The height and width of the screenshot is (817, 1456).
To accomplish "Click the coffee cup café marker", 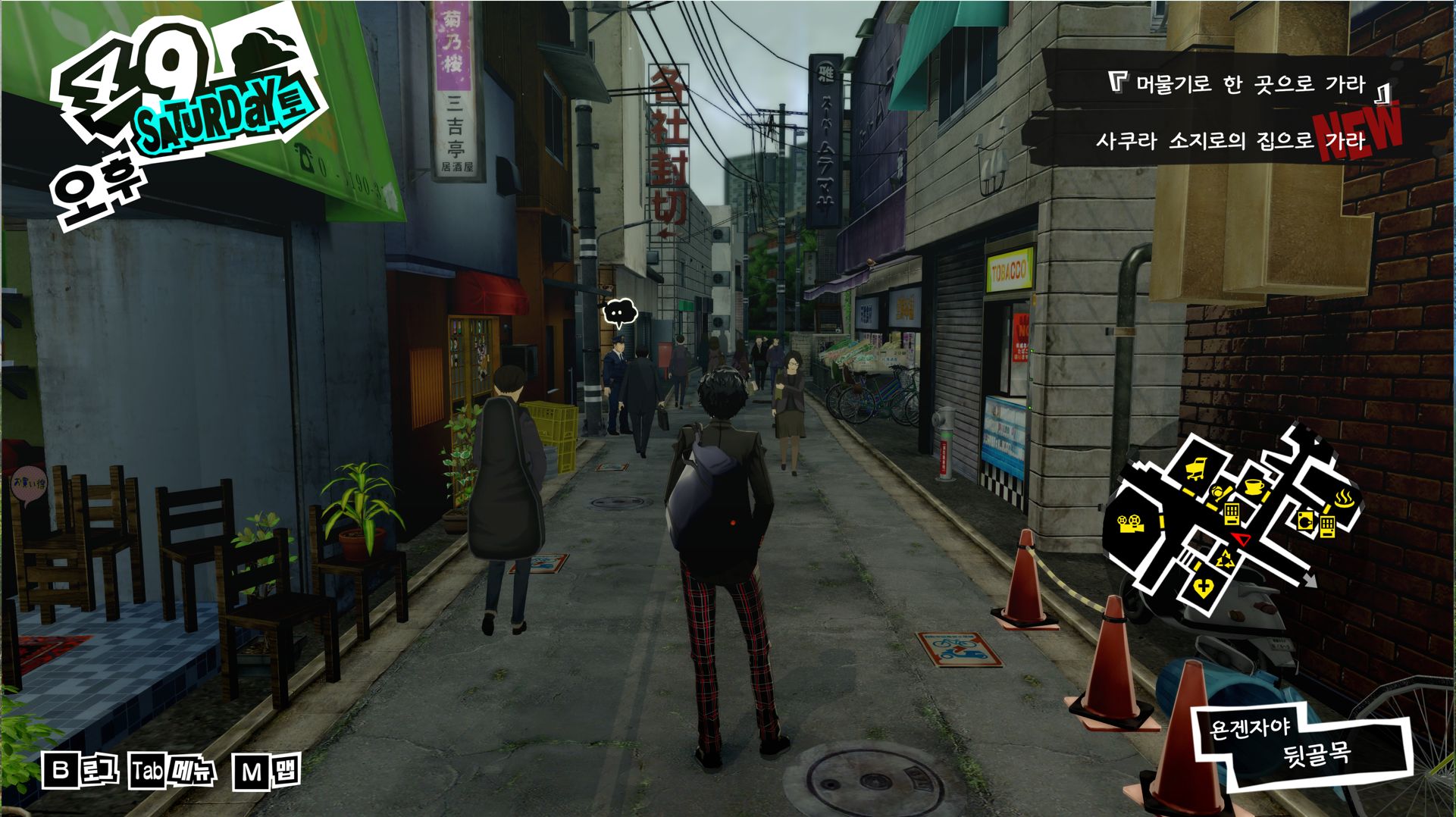I will (1252, 486).
